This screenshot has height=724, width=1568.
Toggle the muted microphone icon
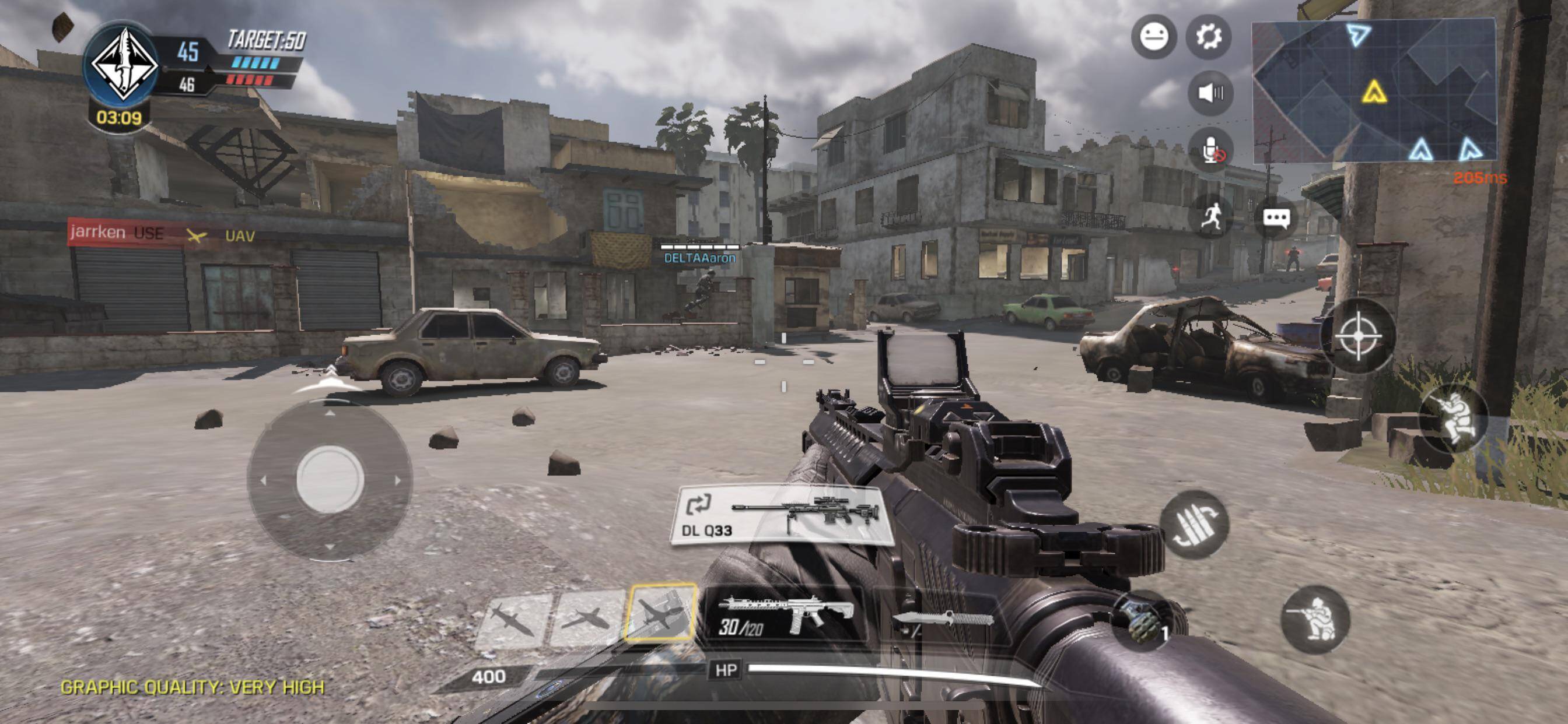(1210, 150)
